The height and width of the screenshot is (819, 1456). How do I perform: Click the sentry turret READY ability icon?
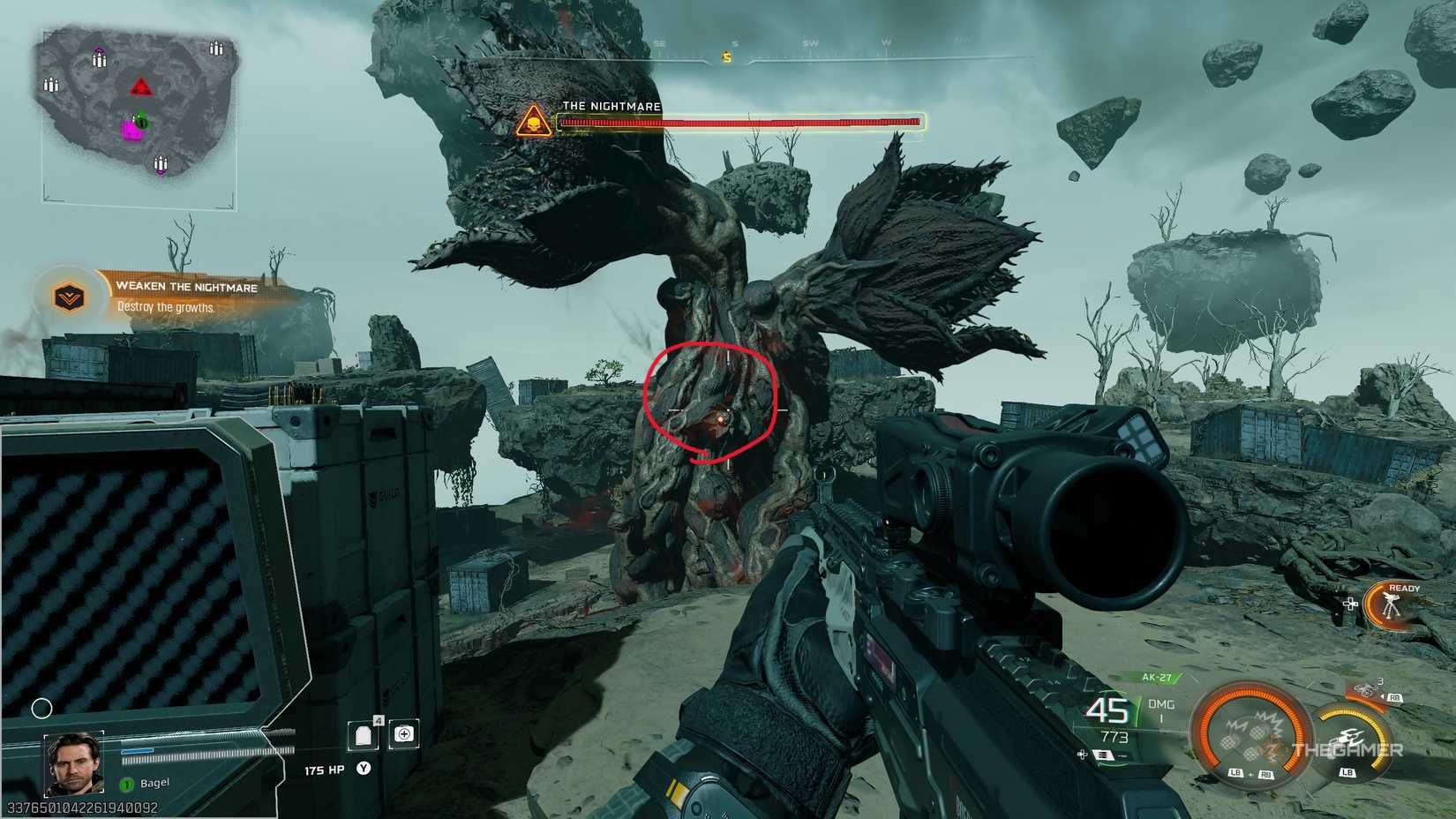pyautogui.click(x=1390, y=605)
